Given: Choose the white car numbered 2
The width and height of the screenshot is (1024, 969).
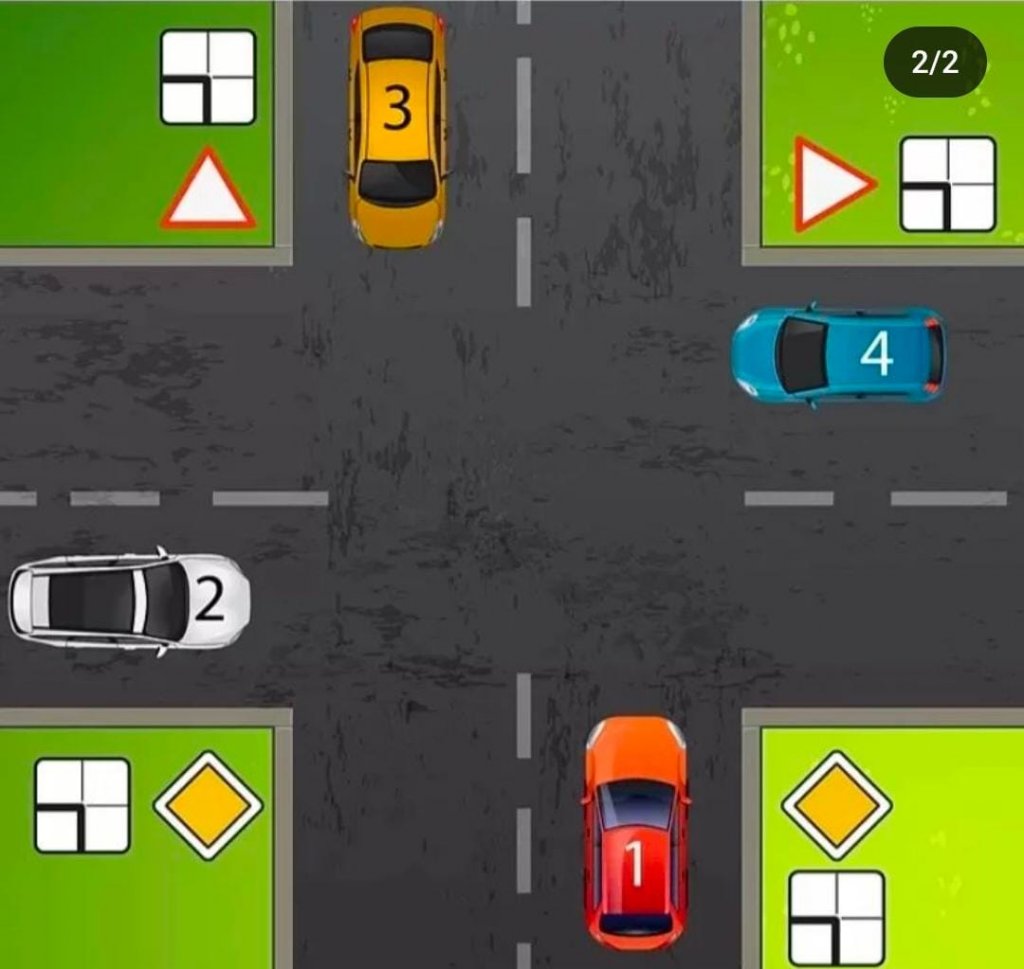Looking at the screenshot, I should [130, 603].
